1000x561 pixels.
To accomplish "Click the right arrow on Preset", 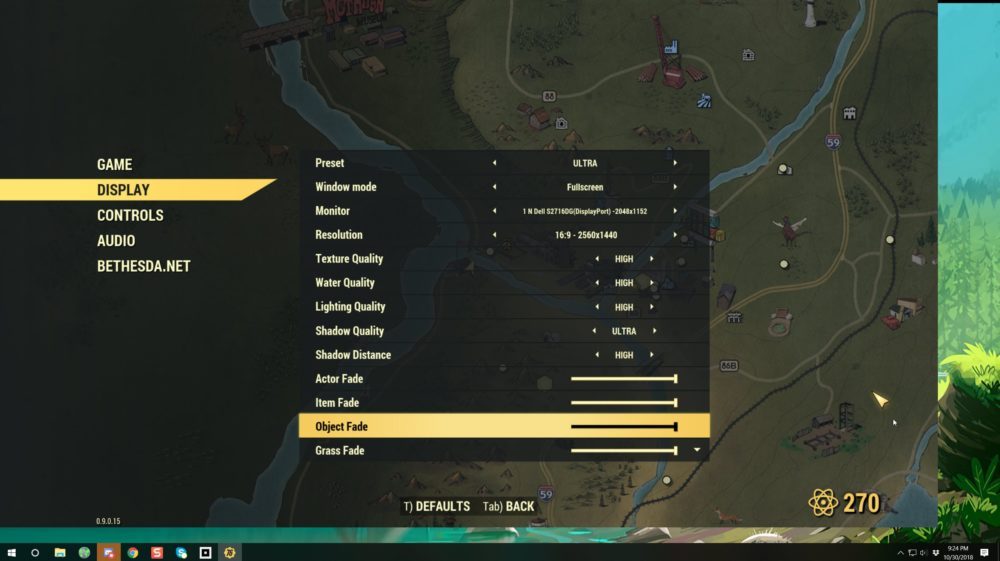I will (675, 163).
